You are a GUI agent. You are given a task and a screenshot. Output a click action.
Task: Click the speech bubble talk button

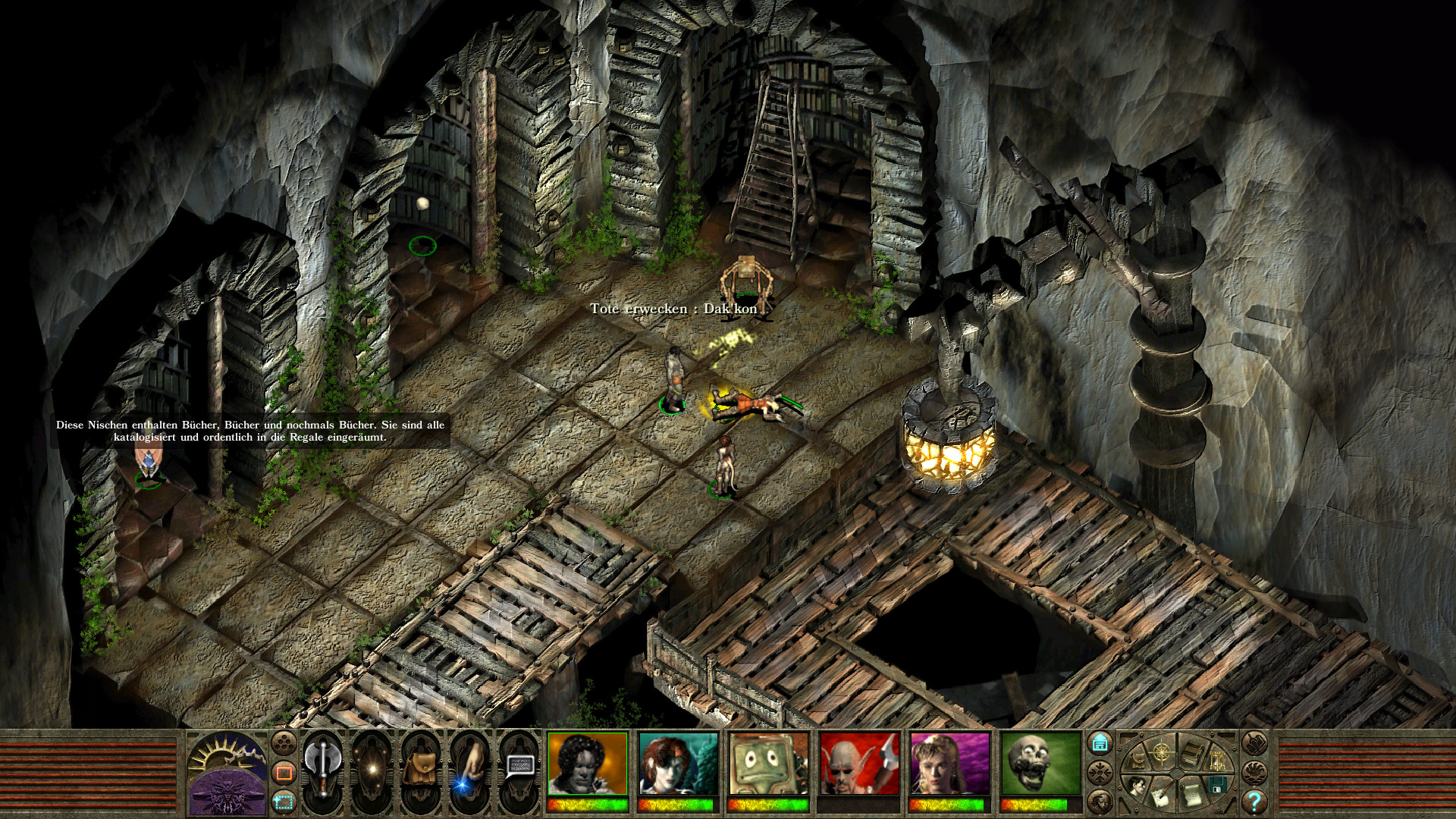[x=519, y=767]
